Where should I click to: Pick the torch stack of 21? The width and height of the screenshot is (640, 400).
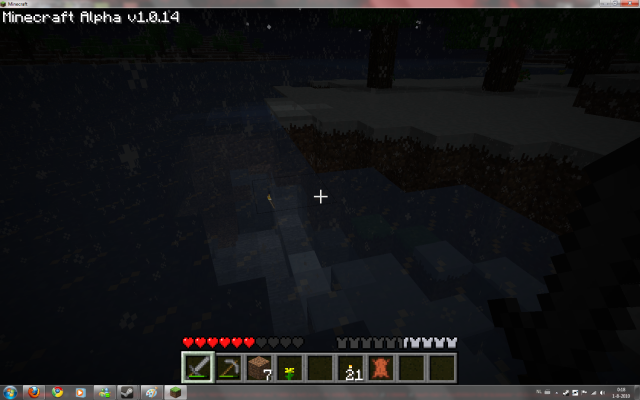click(350, 367)
